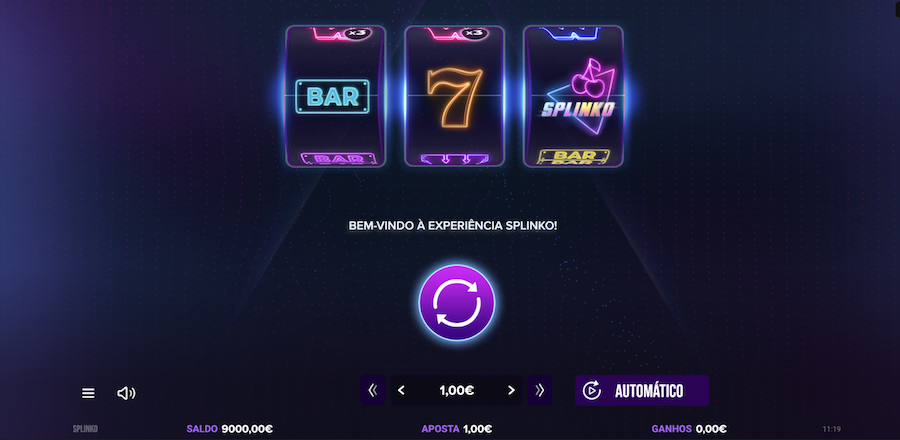Viewport: 900px width, 440px height.
Task: Increase the bet by one step
Action: (x=511, y=390)
